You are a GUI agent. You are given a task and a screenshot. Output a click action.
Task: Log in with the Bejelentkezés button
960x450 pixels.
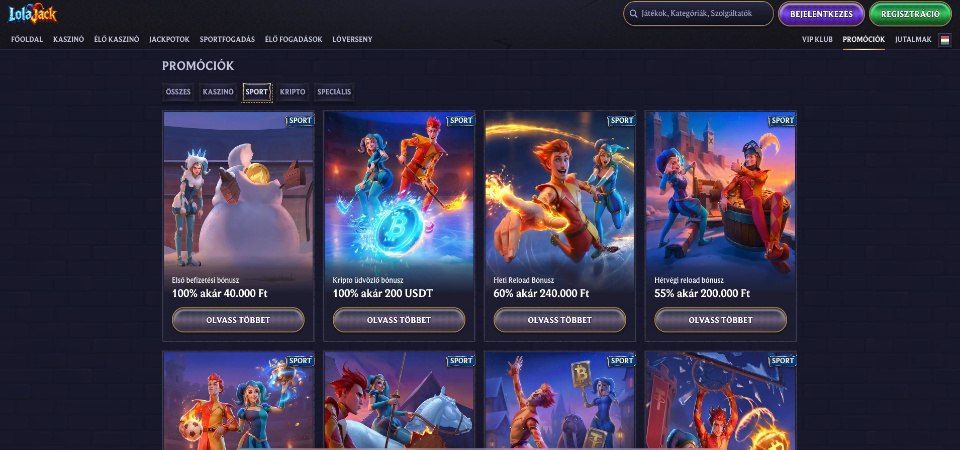pyautogui.click(x=821, y=14)
